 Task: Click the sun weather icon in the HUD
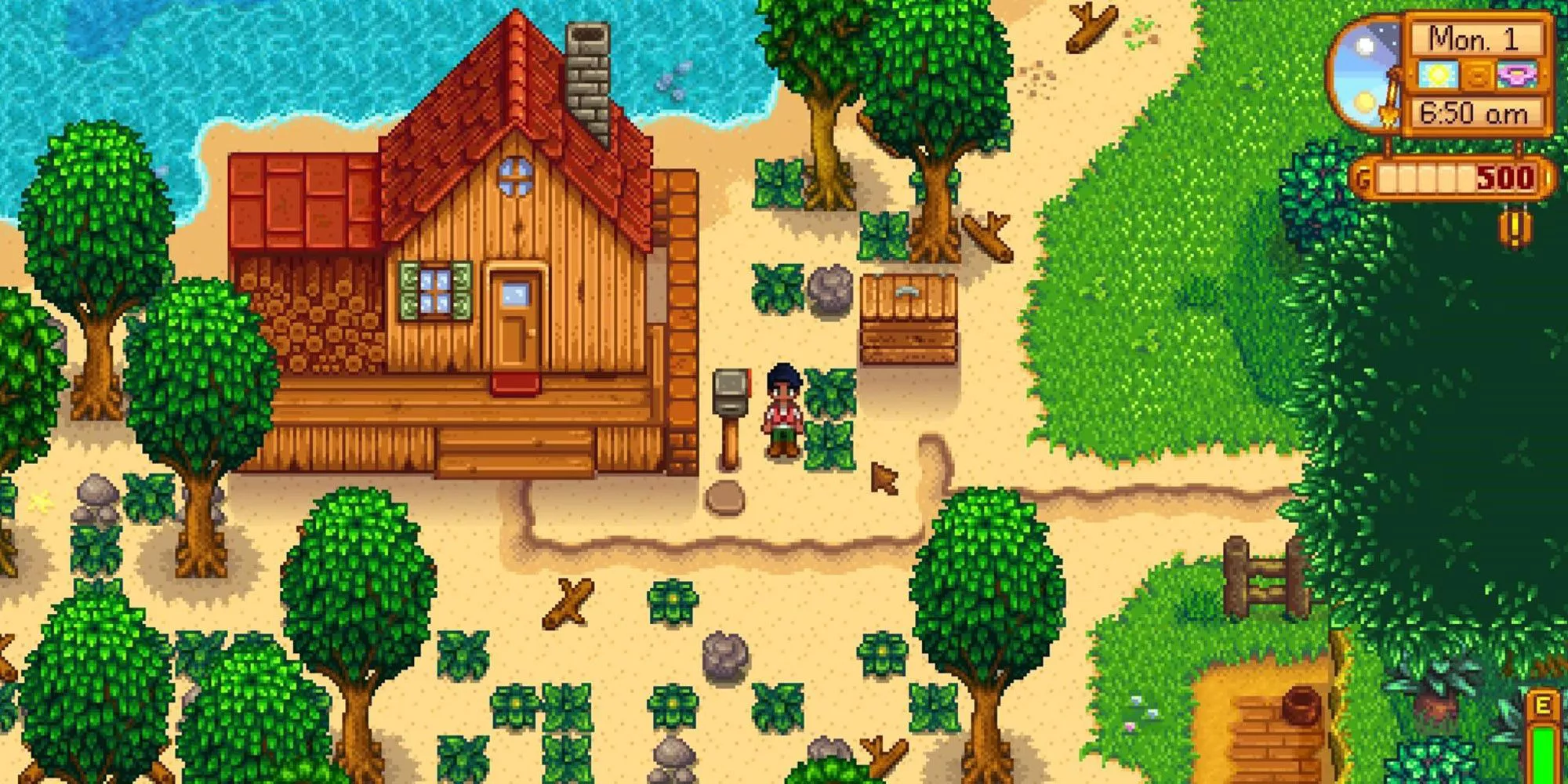tap(1438, 75)
